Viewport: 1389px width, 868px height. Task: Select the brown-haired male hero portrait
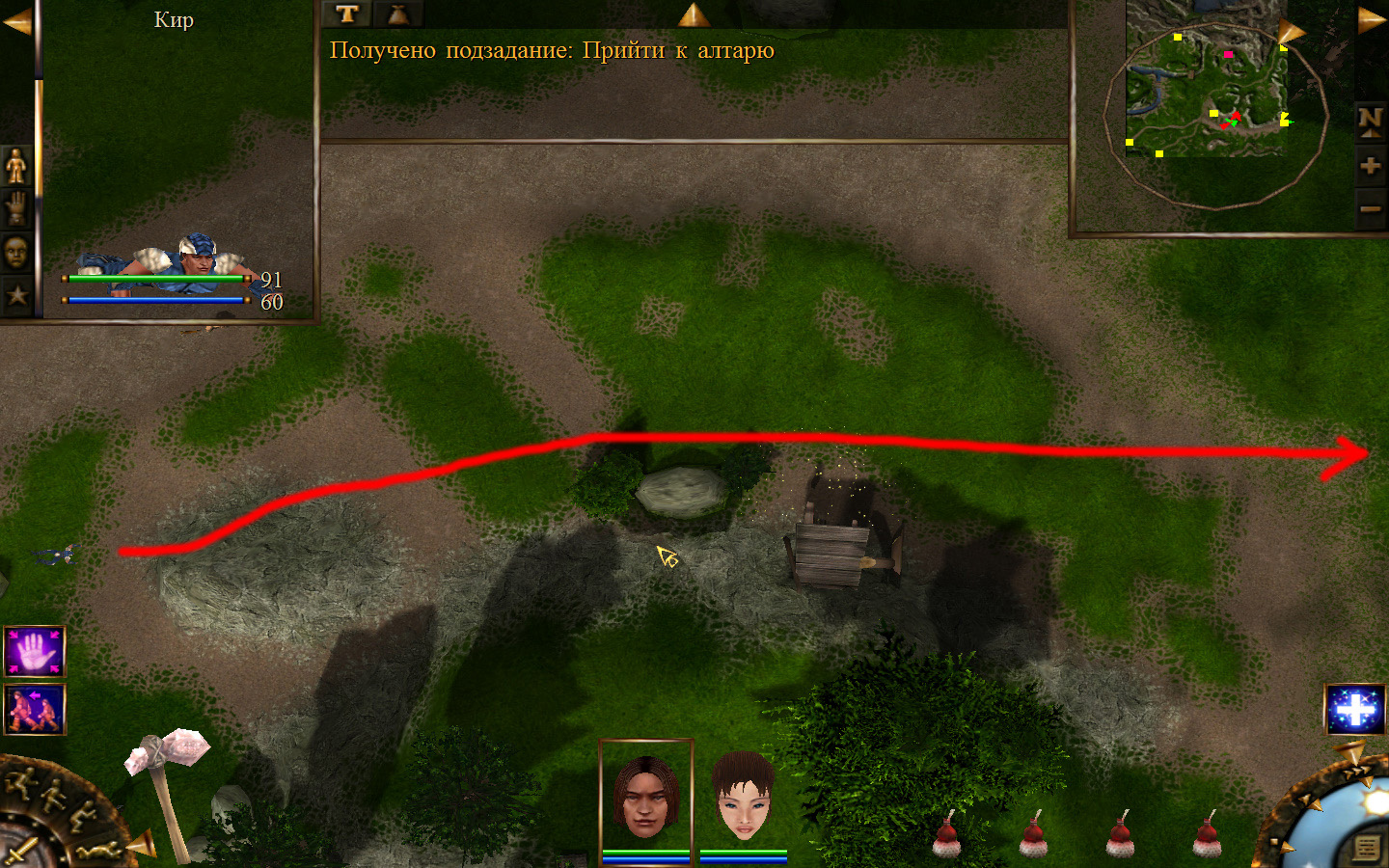pos(645,795)
